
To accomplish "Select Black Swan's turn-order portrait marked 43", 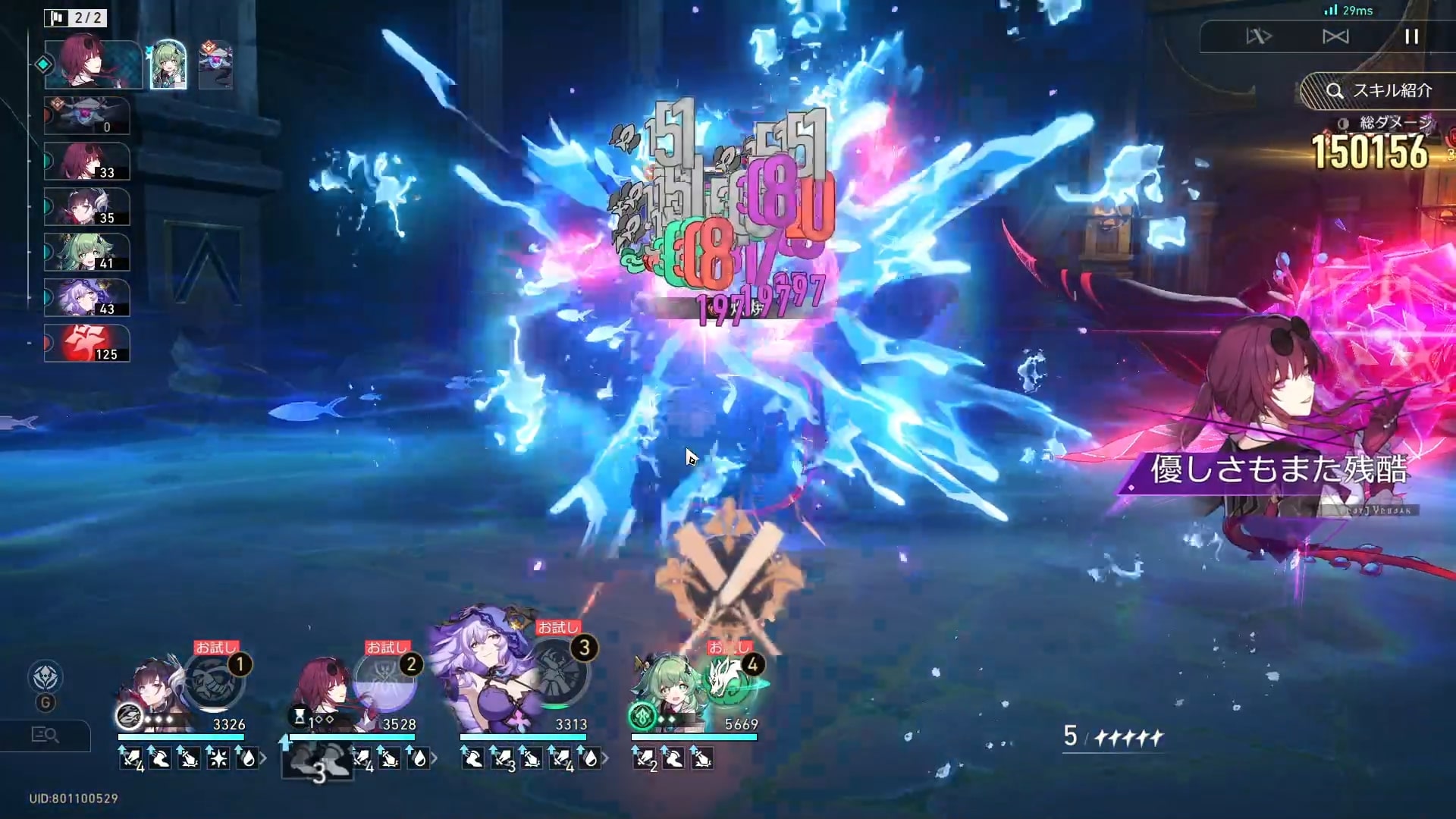I will tap(86, 297).
